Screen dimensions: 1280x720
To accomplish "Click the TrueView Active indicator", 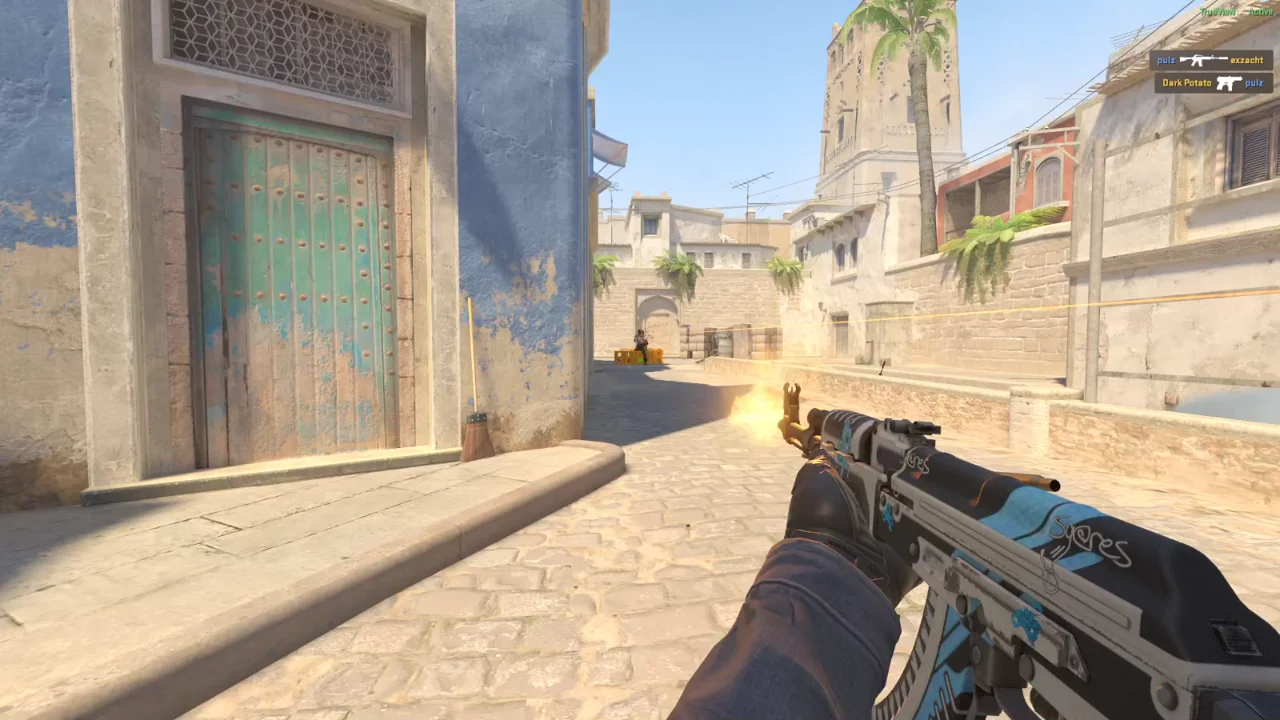I will (x=1236, y=12).
